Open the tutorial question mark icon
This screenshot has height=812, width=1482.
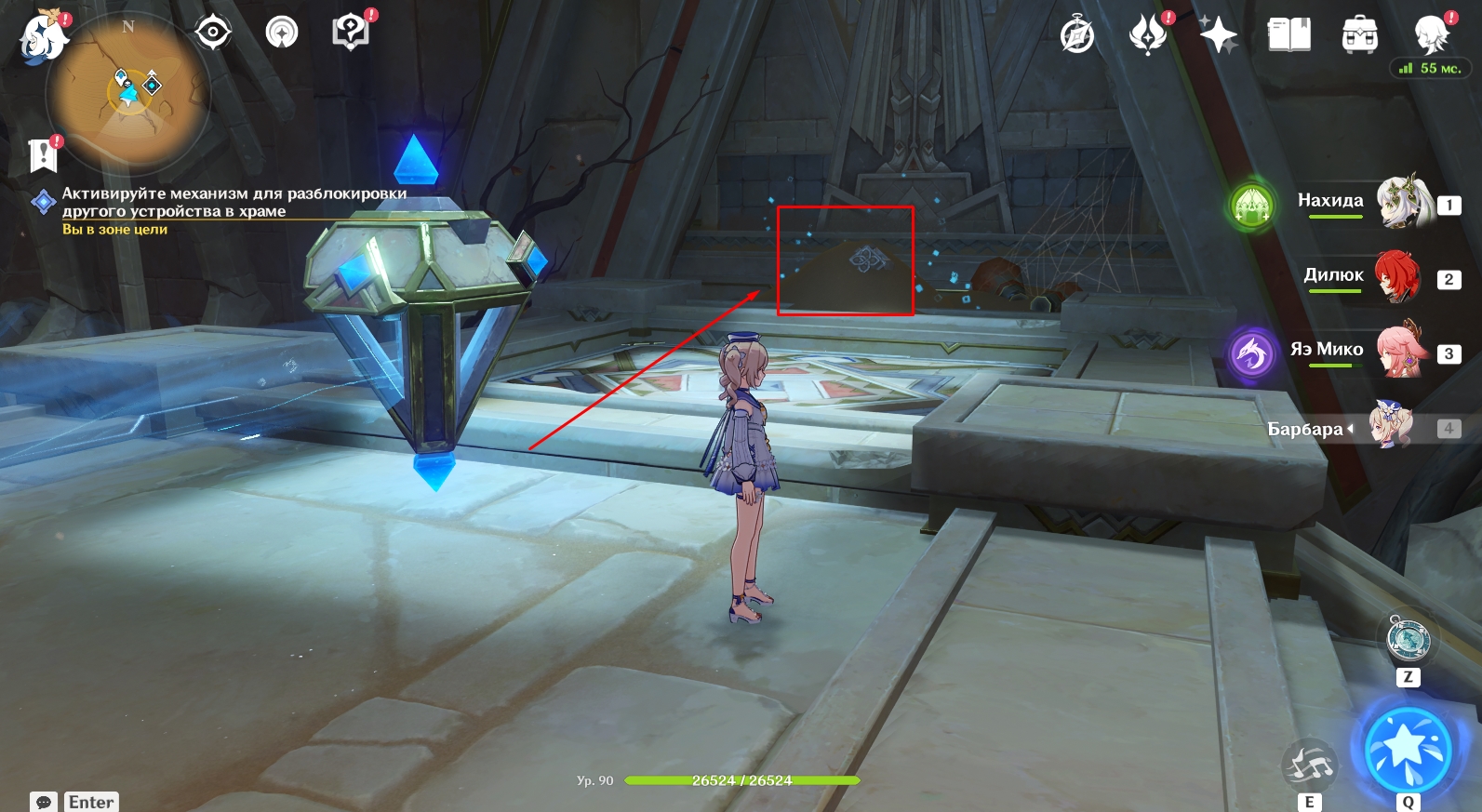(x=350, y=33)
